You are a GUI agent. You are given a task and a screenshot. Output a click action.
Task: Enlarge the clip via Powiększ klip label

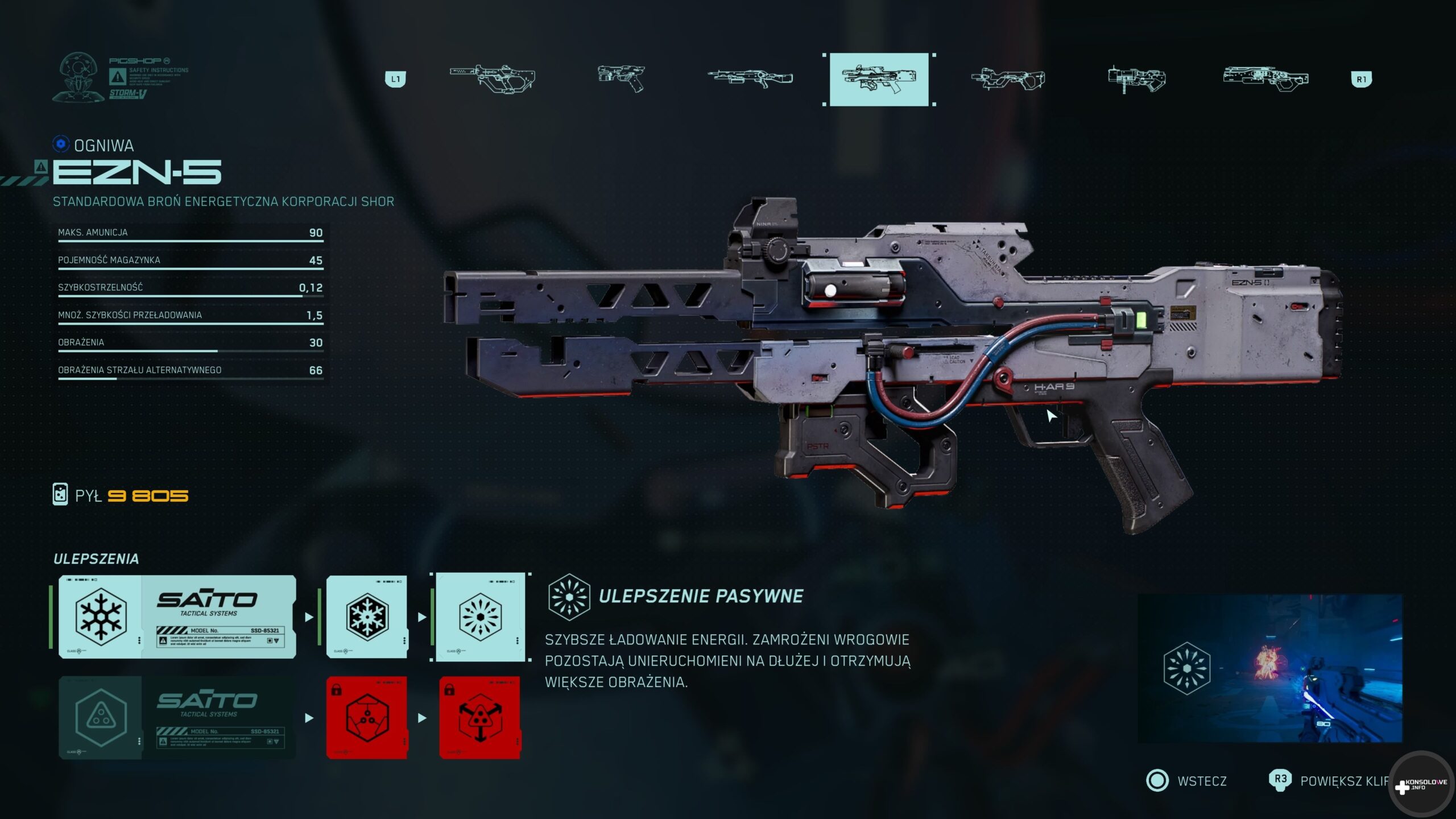pos(1343,781)
